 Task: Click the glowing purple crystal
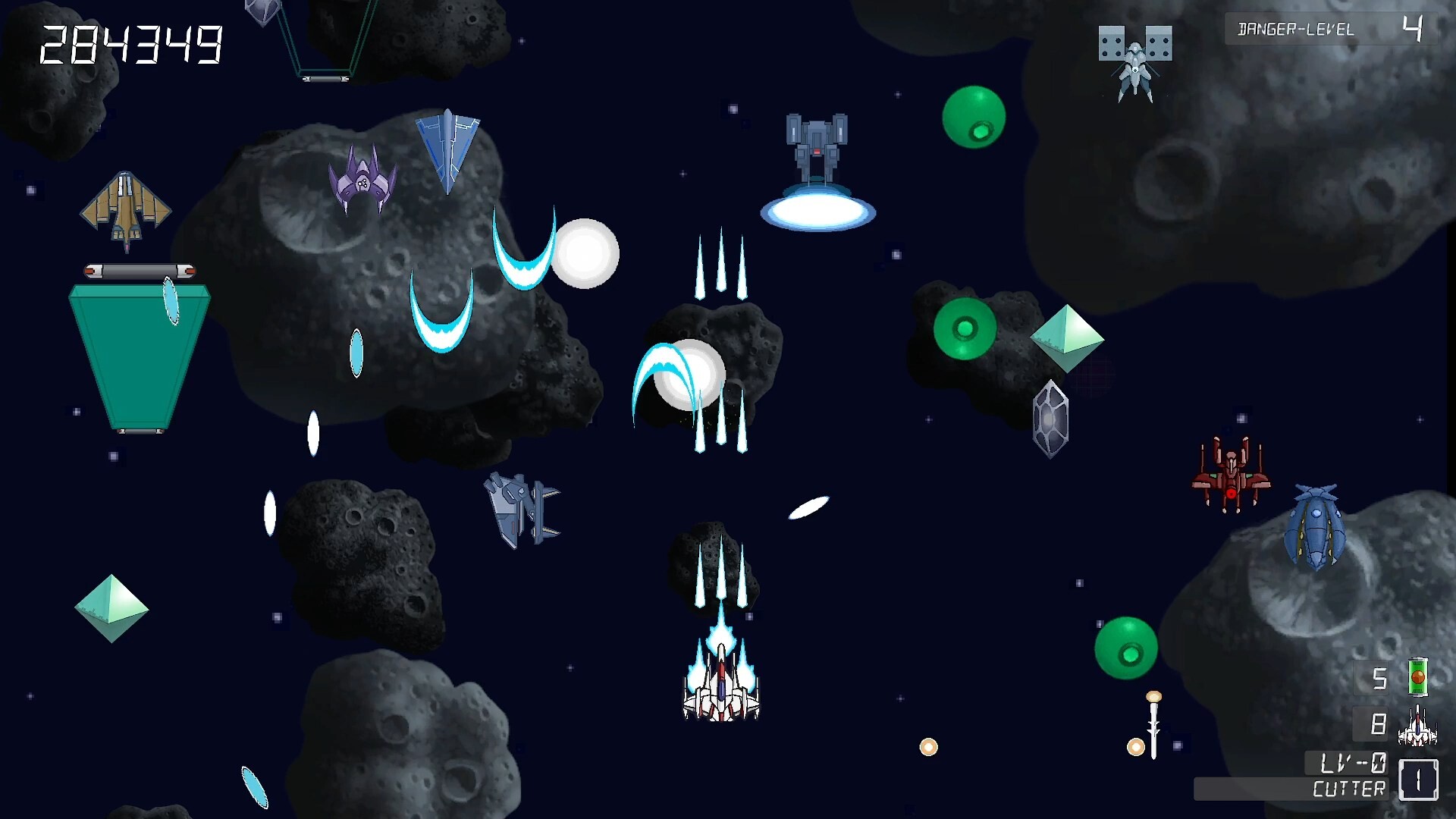pyautogui.click(x=1051, y=416)
